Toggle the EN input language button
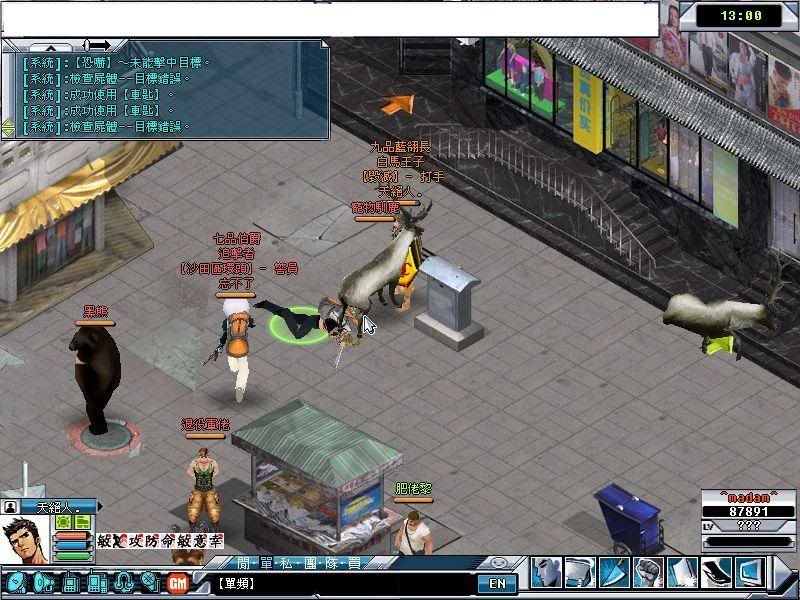The width and height of the screenshot is (800, 600). [497, 582]
